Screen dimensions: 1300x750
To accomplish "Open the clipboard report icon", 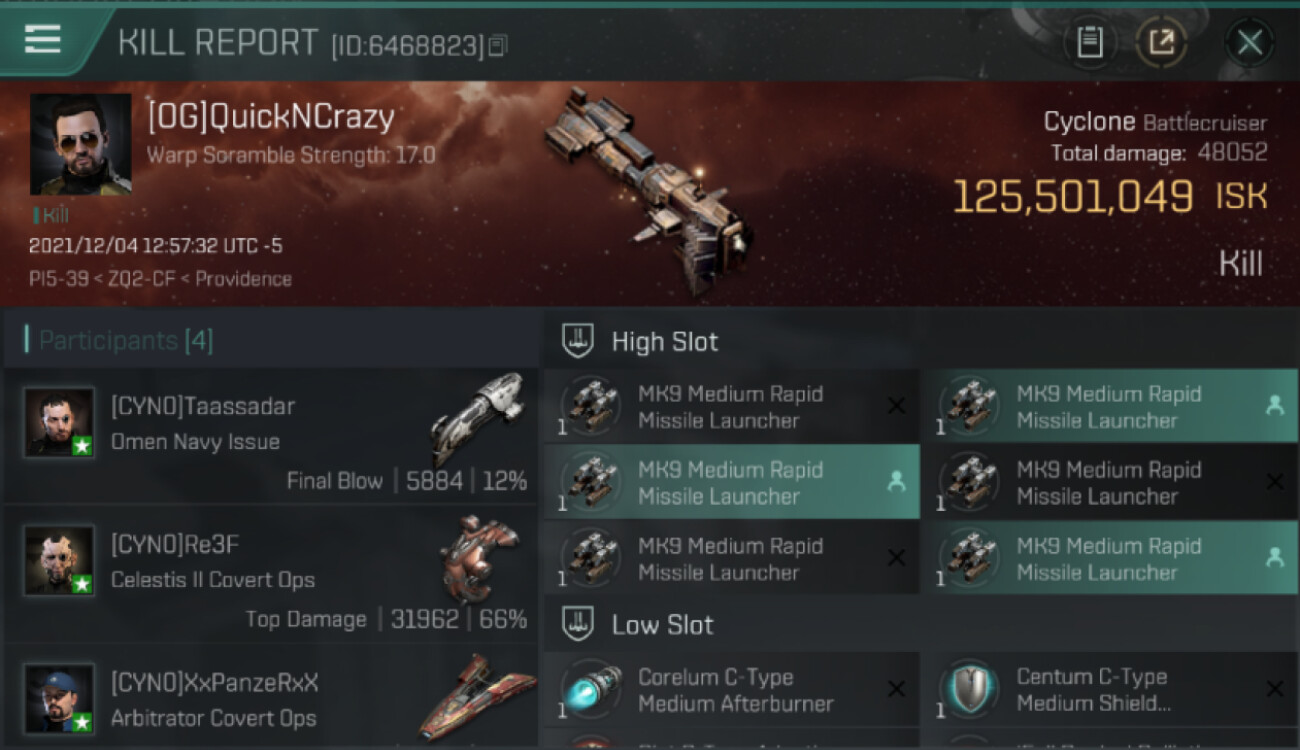I will (x=1090, y=42).
